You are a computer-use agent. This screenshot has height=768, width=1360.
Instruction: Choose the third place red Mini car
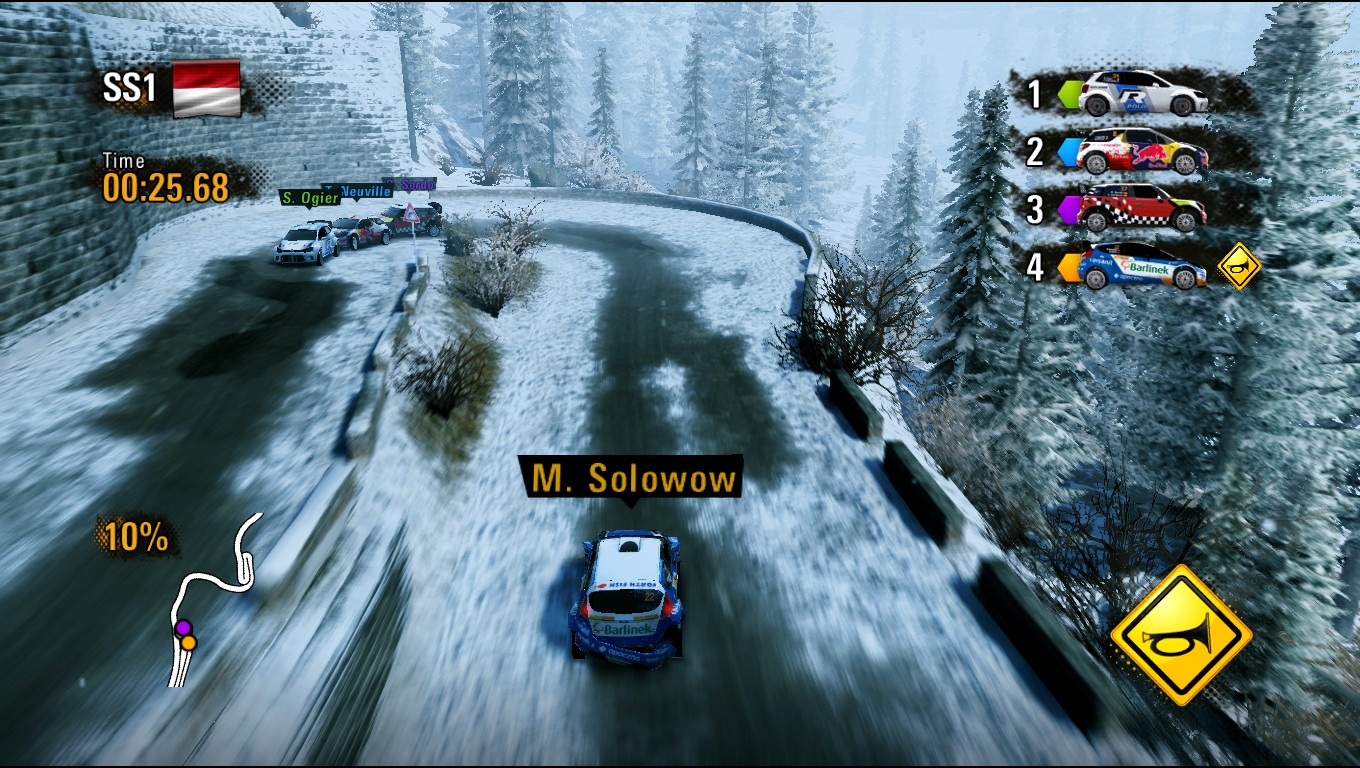coord(1142,208)
